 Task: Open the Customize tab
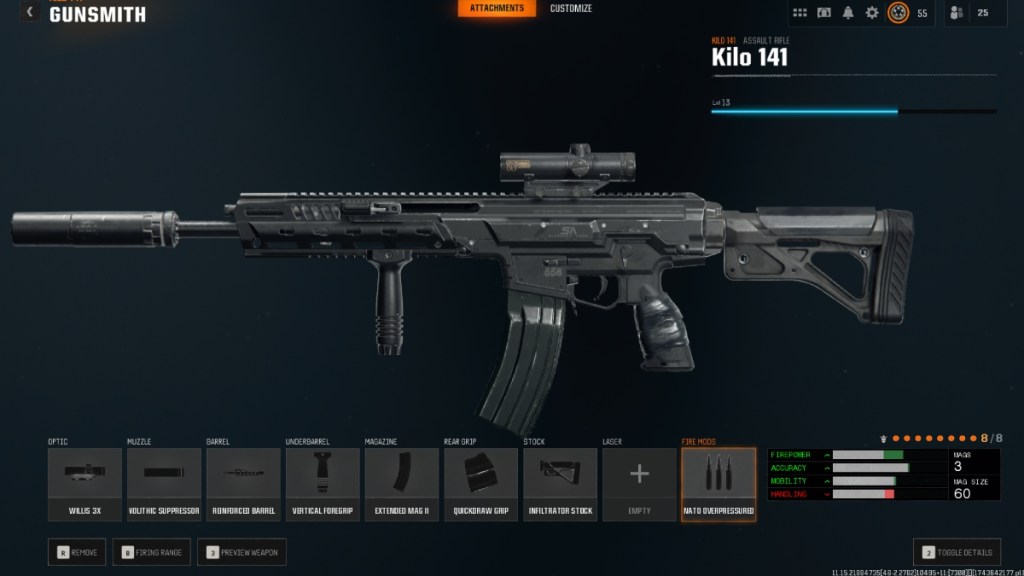point(571,9)
